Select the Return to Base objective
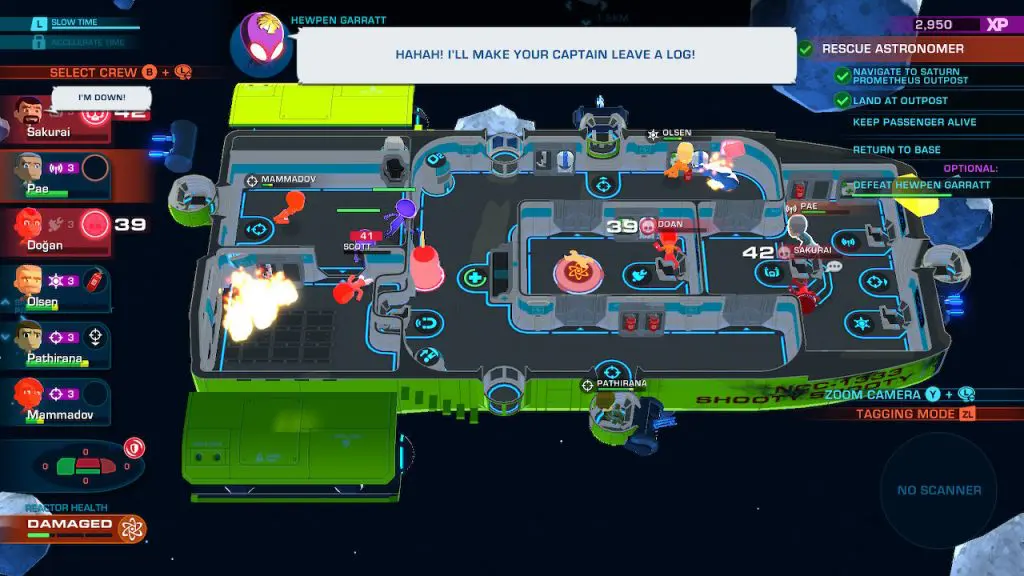The width and height of the screenshot is (1024, 576). pyautogui.click(x=896, y=150)
